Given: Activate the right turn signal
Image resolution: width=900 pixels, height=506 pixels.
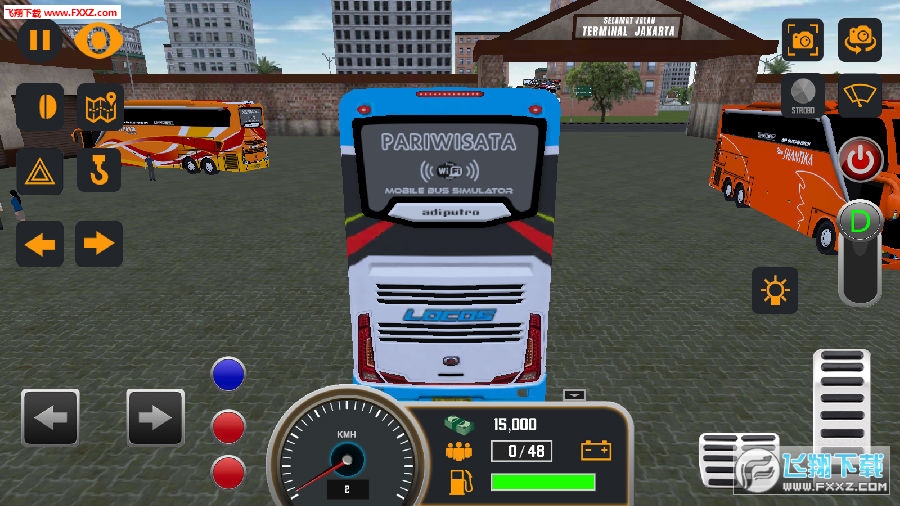Looking at the screenshot, I should [99, 243].
